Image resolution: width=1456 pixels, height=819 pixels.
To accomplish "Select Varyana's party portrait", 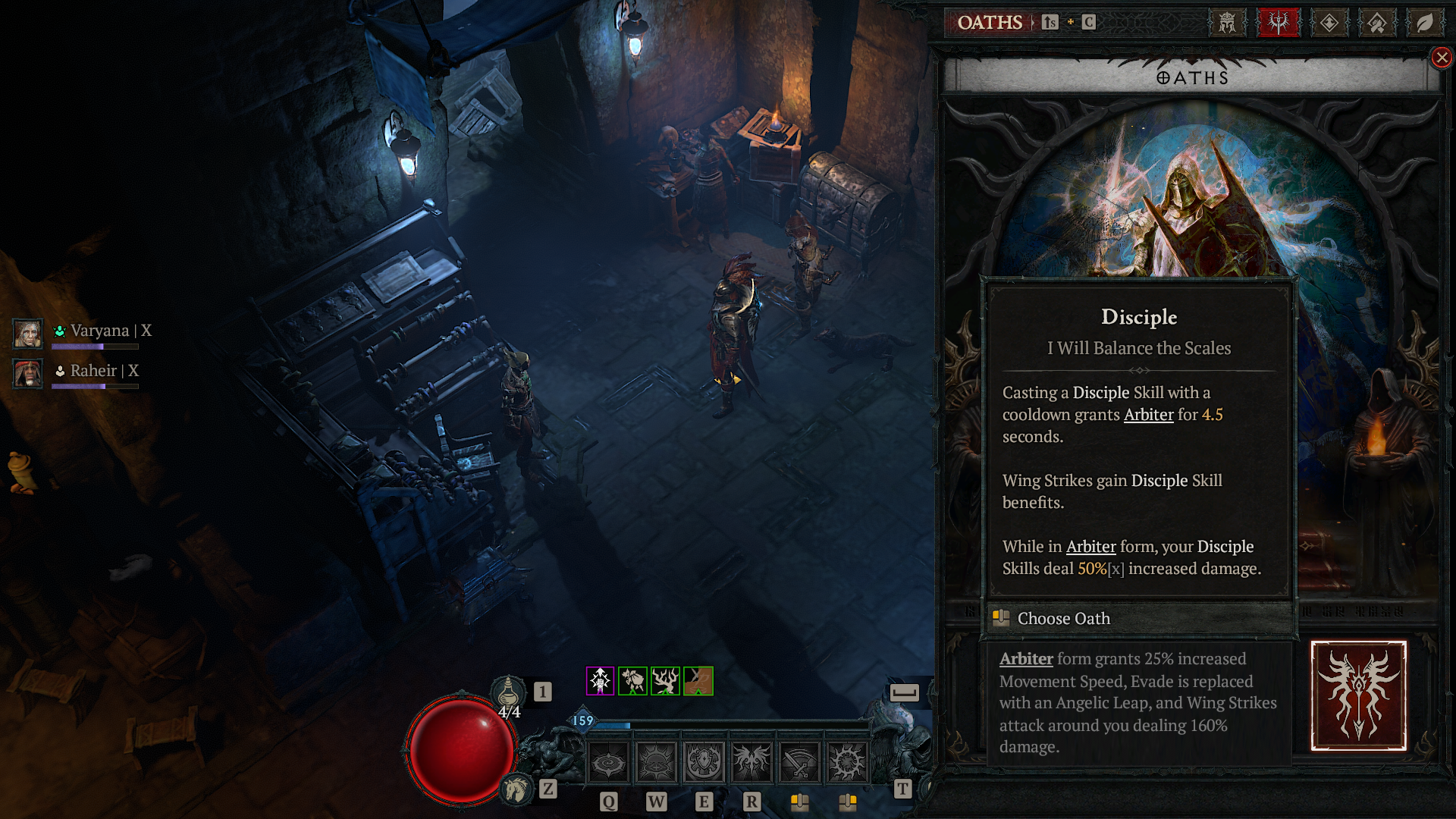I will click(x=28, y=333).
